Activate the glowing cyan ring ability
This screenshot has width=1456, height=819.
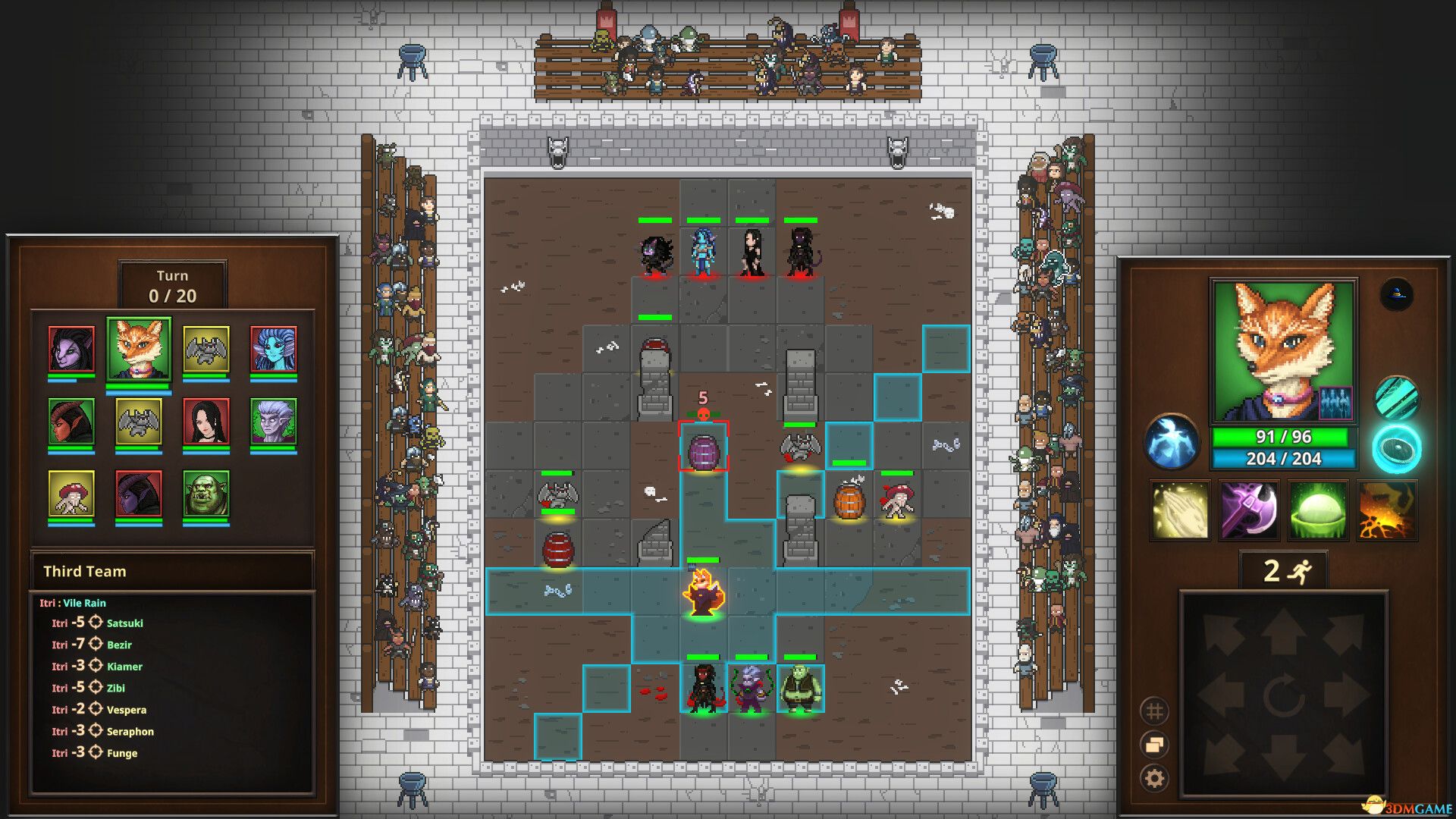point(1396,448)
